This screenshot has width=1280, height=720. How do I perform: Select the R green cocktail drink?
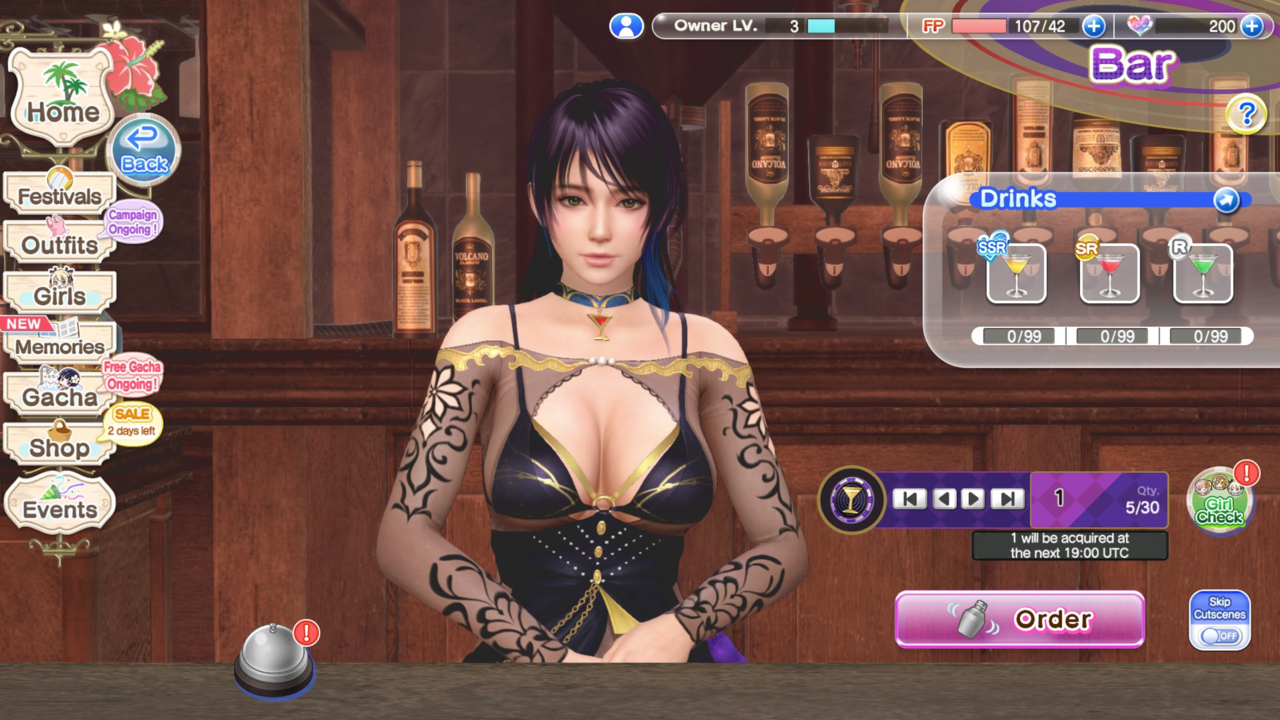coord(1202,274)
